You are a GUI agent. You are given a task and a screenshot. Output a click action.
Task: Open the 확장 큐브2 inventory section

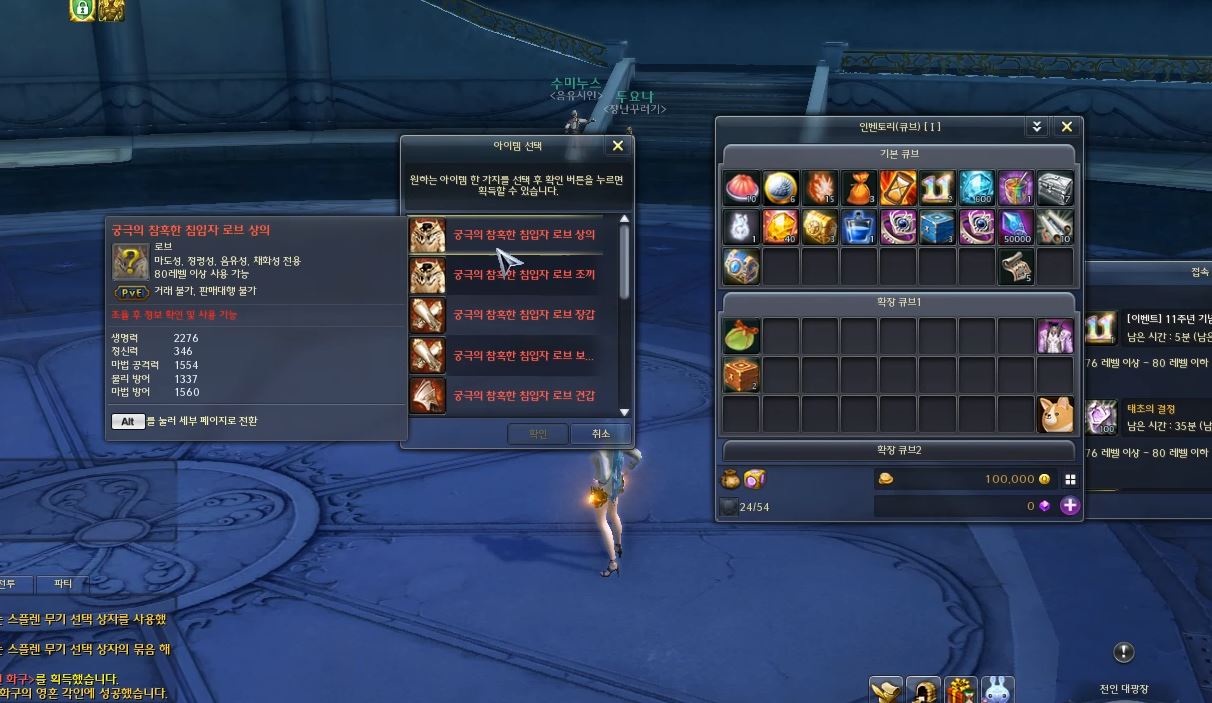pos(898,450)
